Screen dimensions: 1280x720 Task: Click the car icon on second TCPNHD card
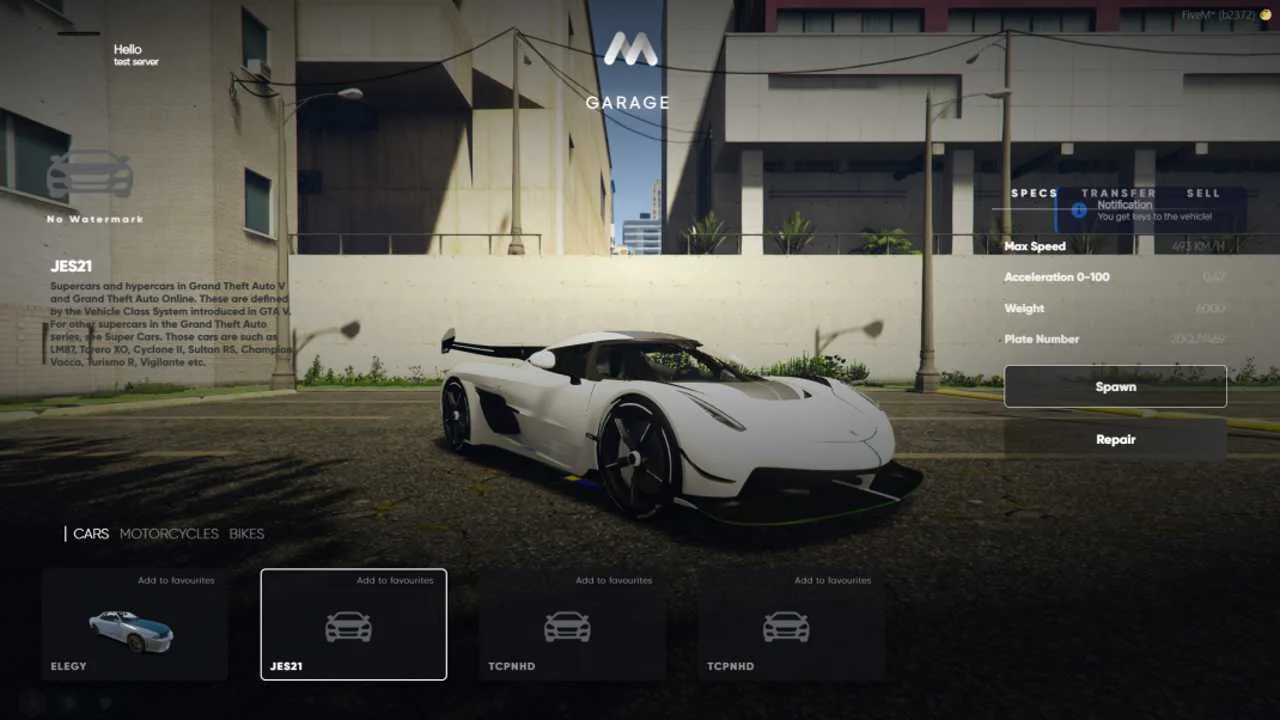789,625
